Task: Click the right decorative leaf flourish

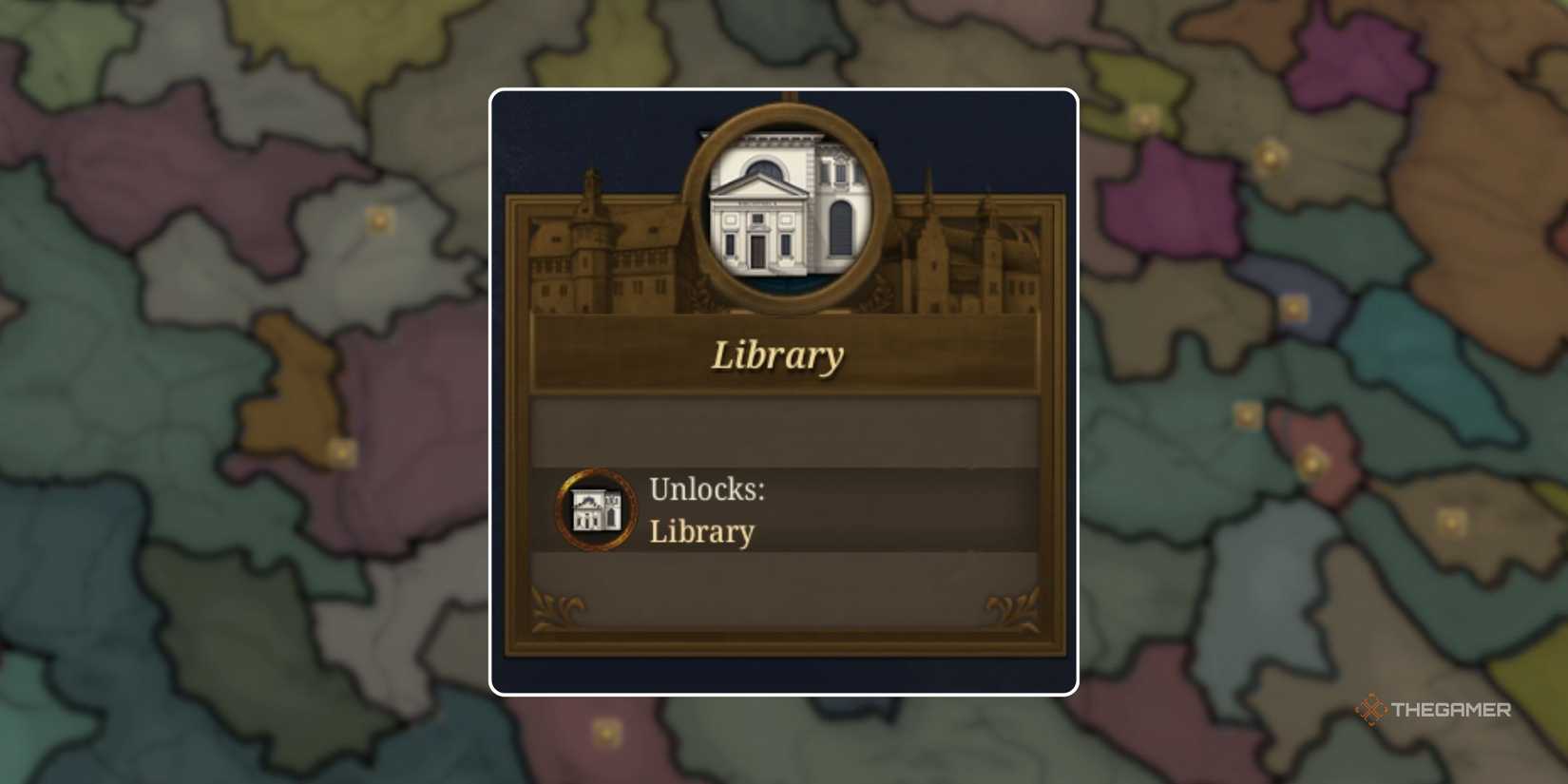Action: (x=1009, y=602)
